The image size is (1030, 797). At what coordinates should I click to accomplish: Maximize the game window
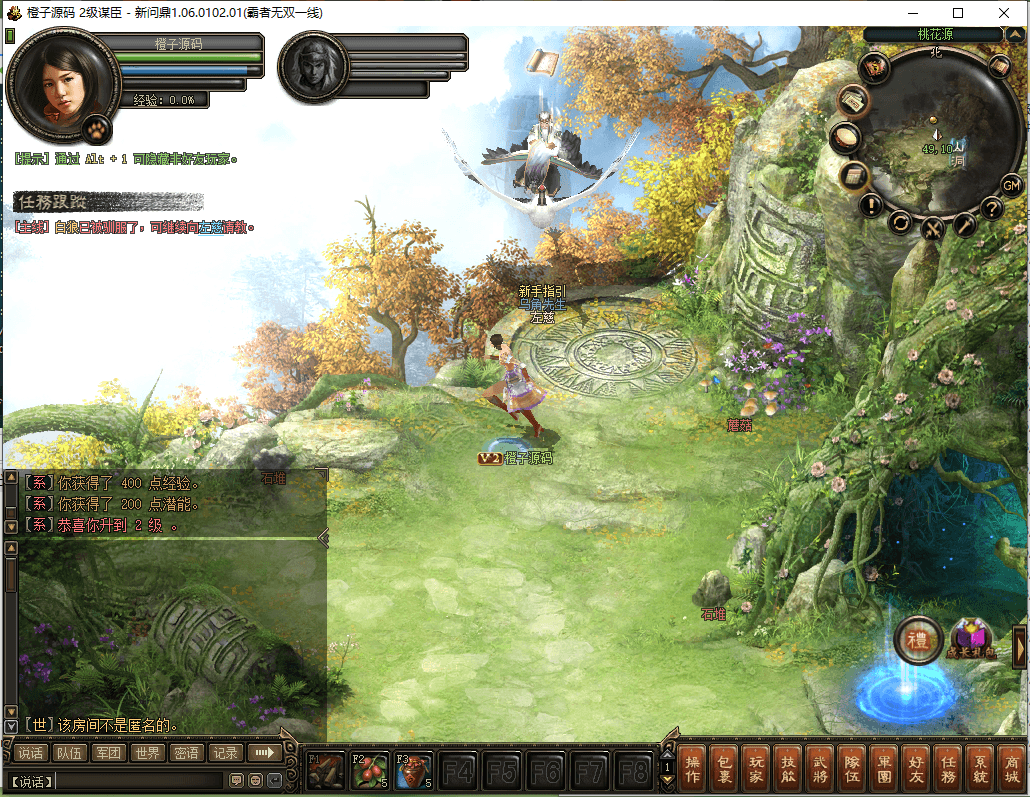point(958,13)
